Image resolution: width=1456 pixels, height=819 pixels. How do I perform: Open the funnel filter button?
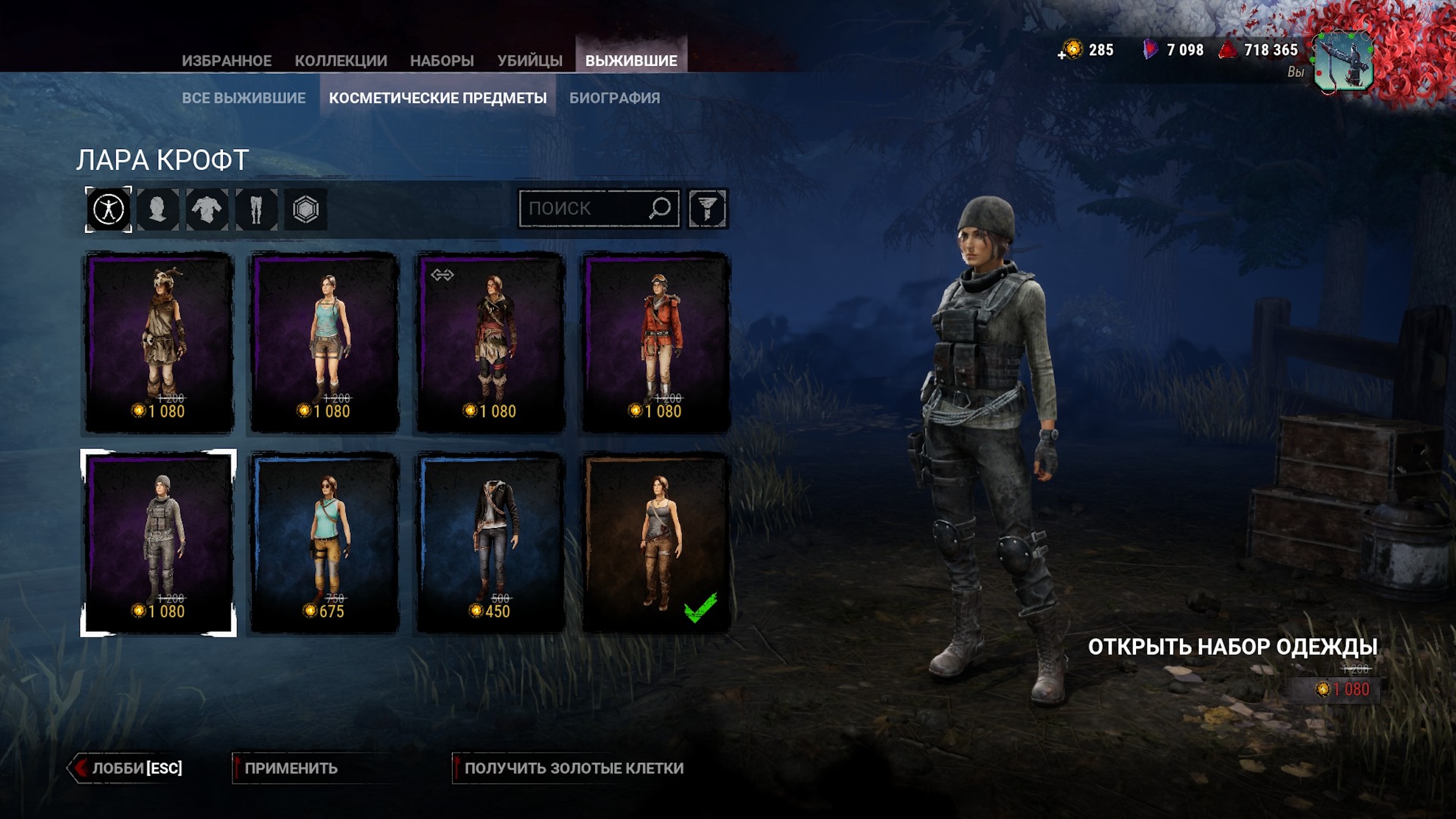click(x=708, y=208)
